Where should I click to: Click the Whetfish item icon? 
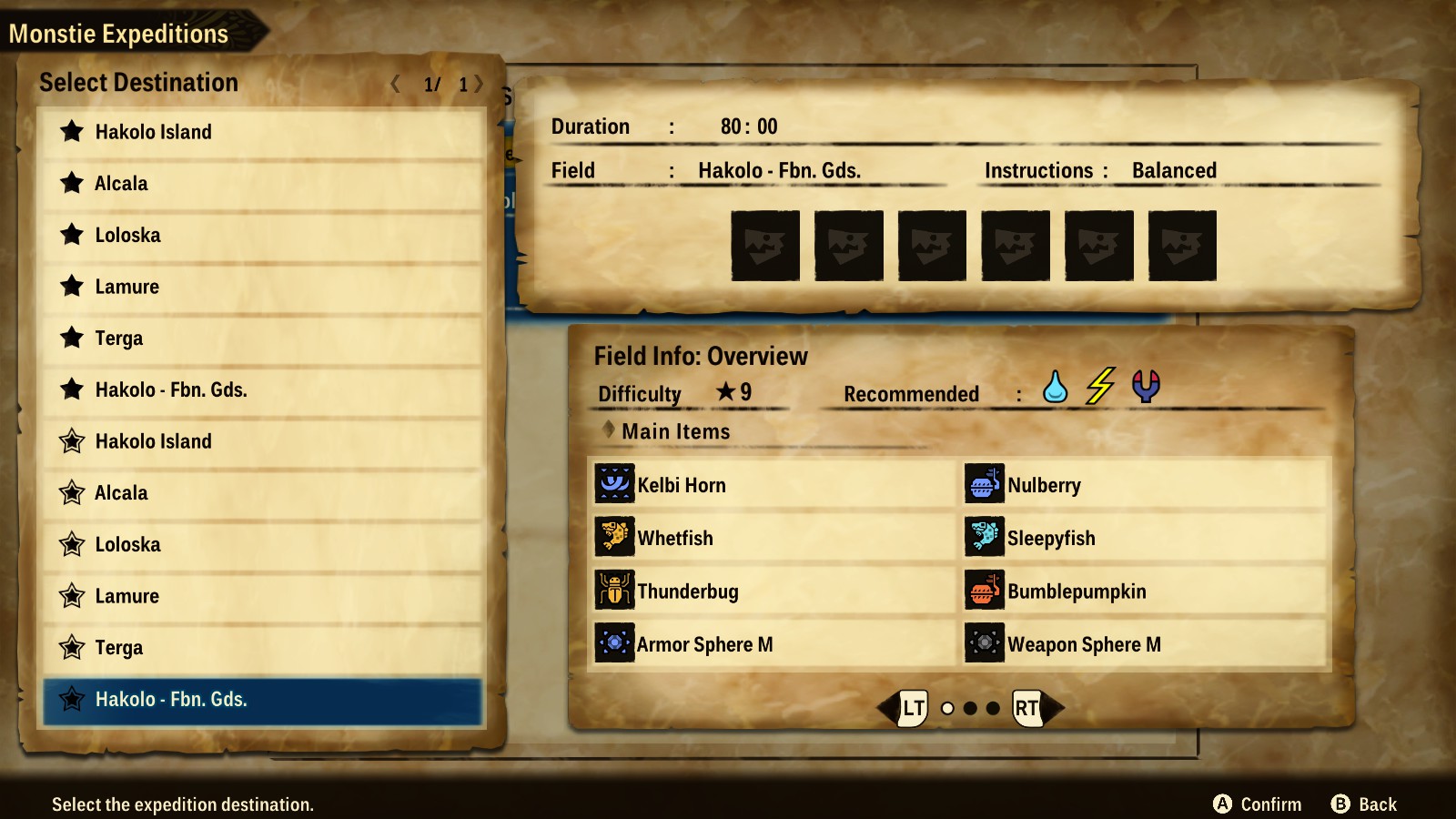(x=615, y=538)
